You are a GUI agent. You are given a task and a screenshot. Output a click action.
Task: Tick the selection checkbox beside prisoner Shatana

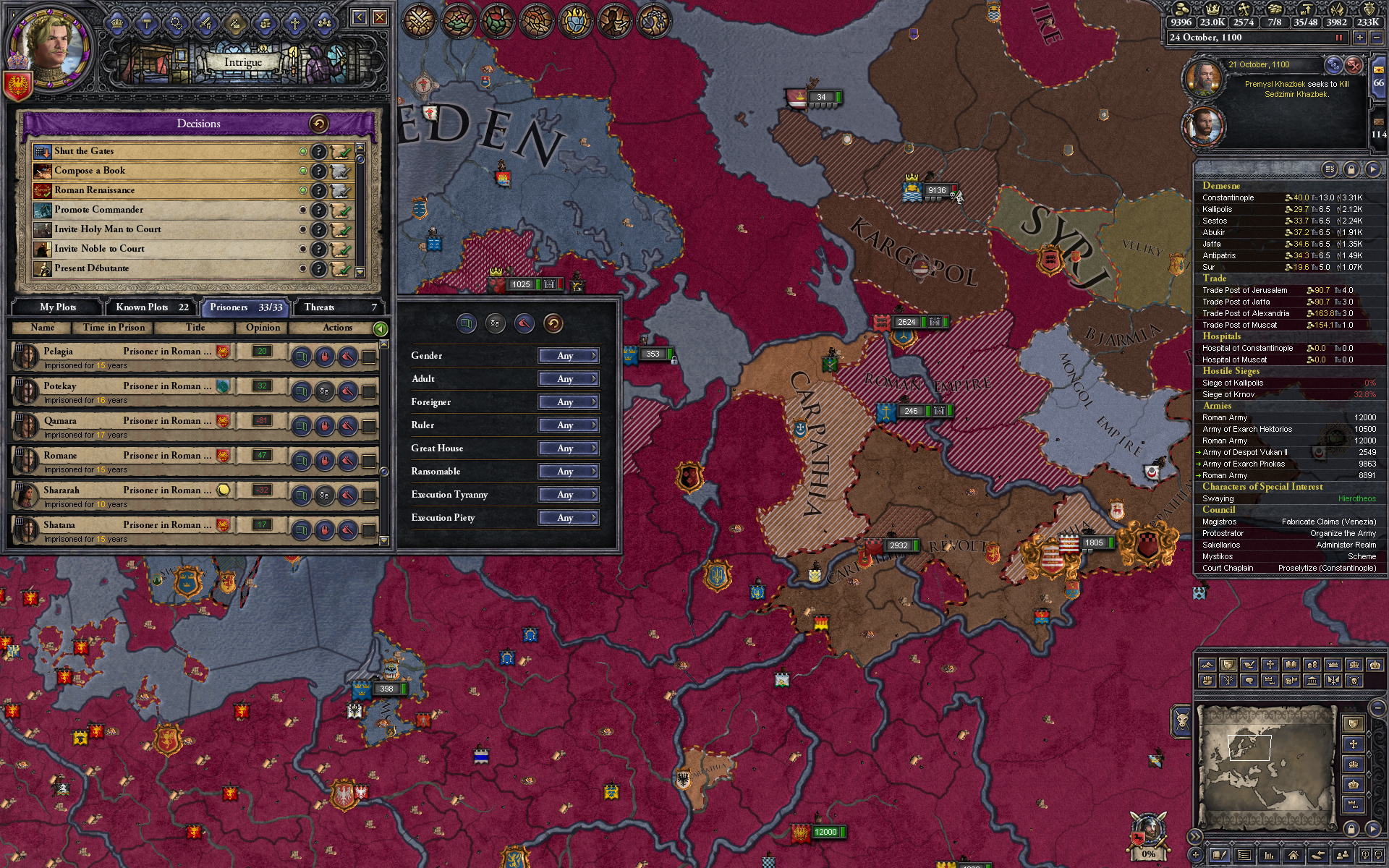coord(370,529)
